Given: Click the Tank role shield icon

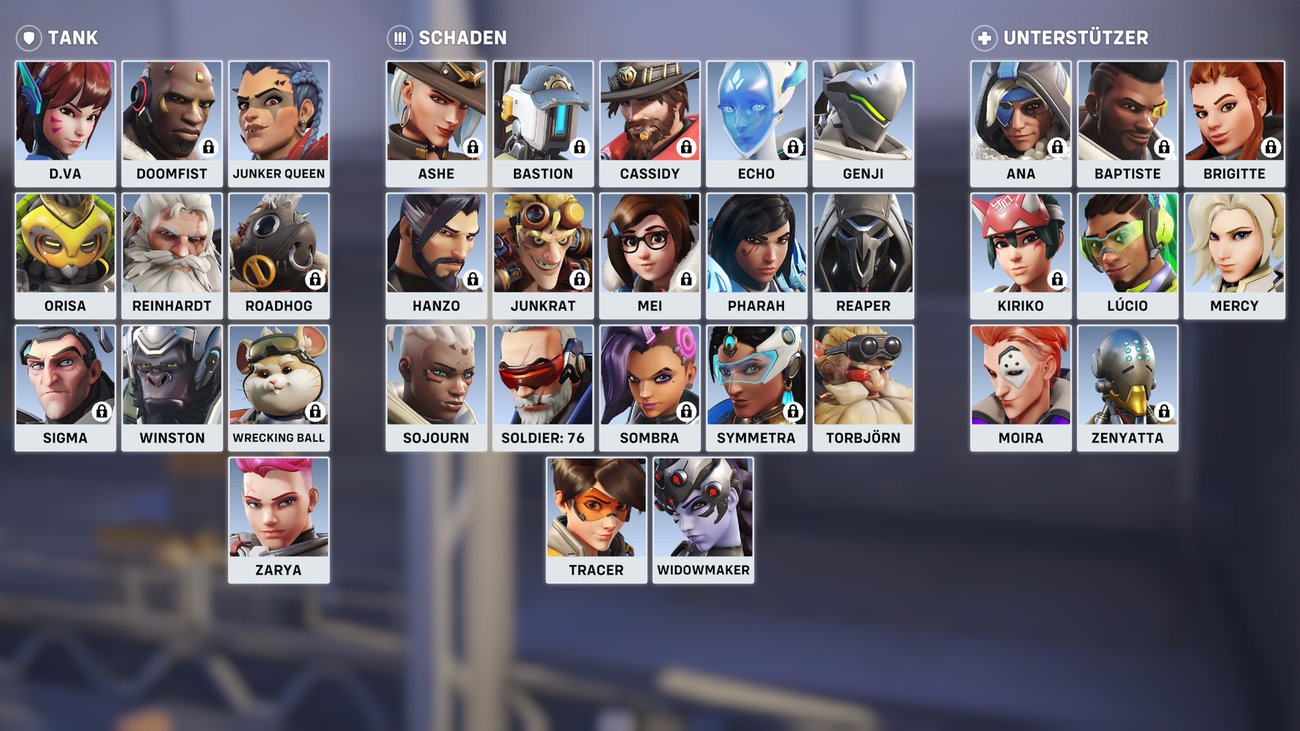Looking at the screenshot, I should tap(29, 37).
